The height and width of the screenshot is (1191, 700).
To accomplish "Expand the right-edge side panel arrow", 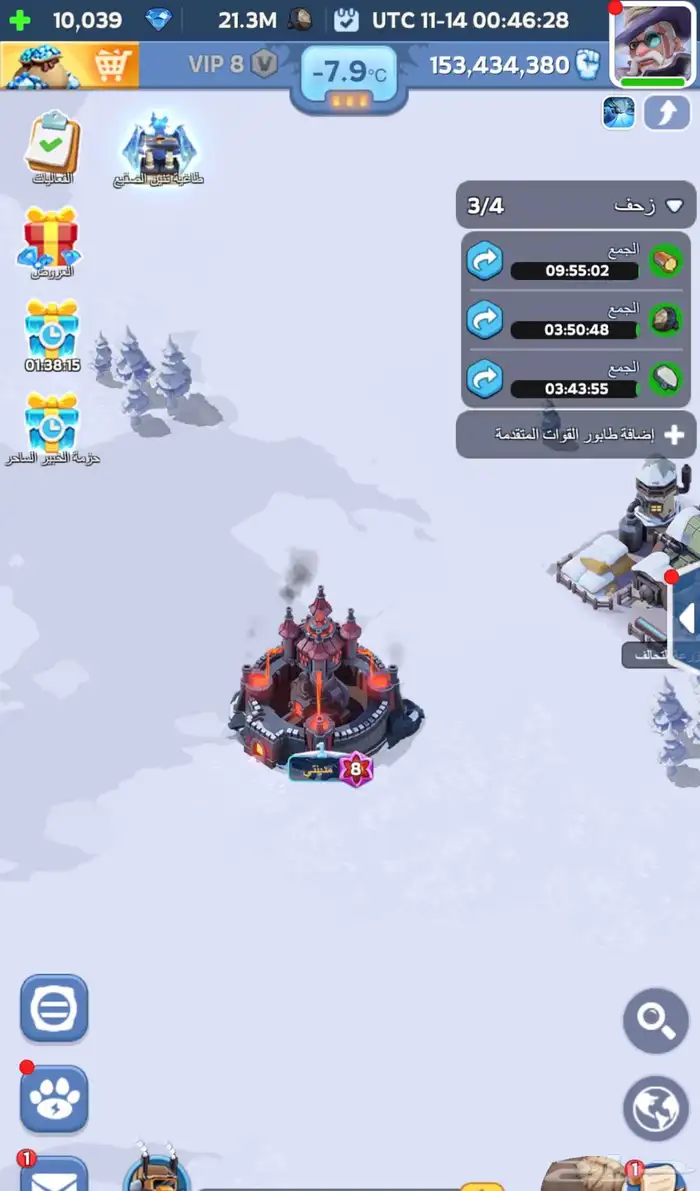I will (x=685, y=619).
